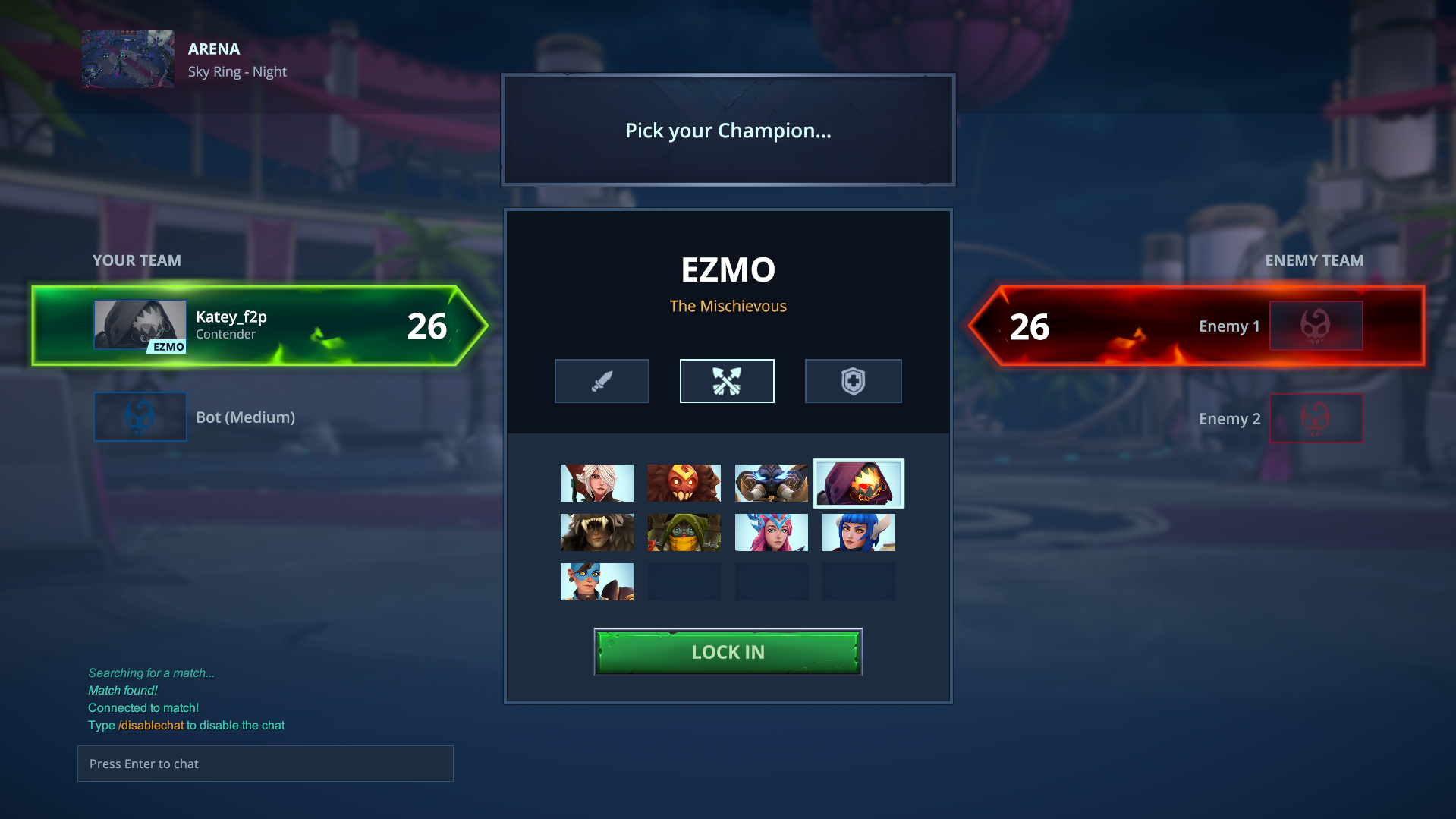Select the armored mech champion portrait
The image size is (1456, 819).
[x=771, y=483]
